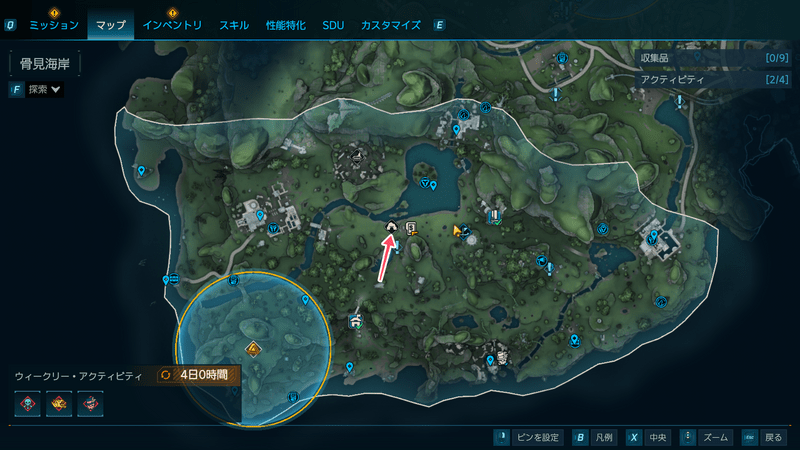Click the orange diamond marker in the circled zone

point(254,349)
